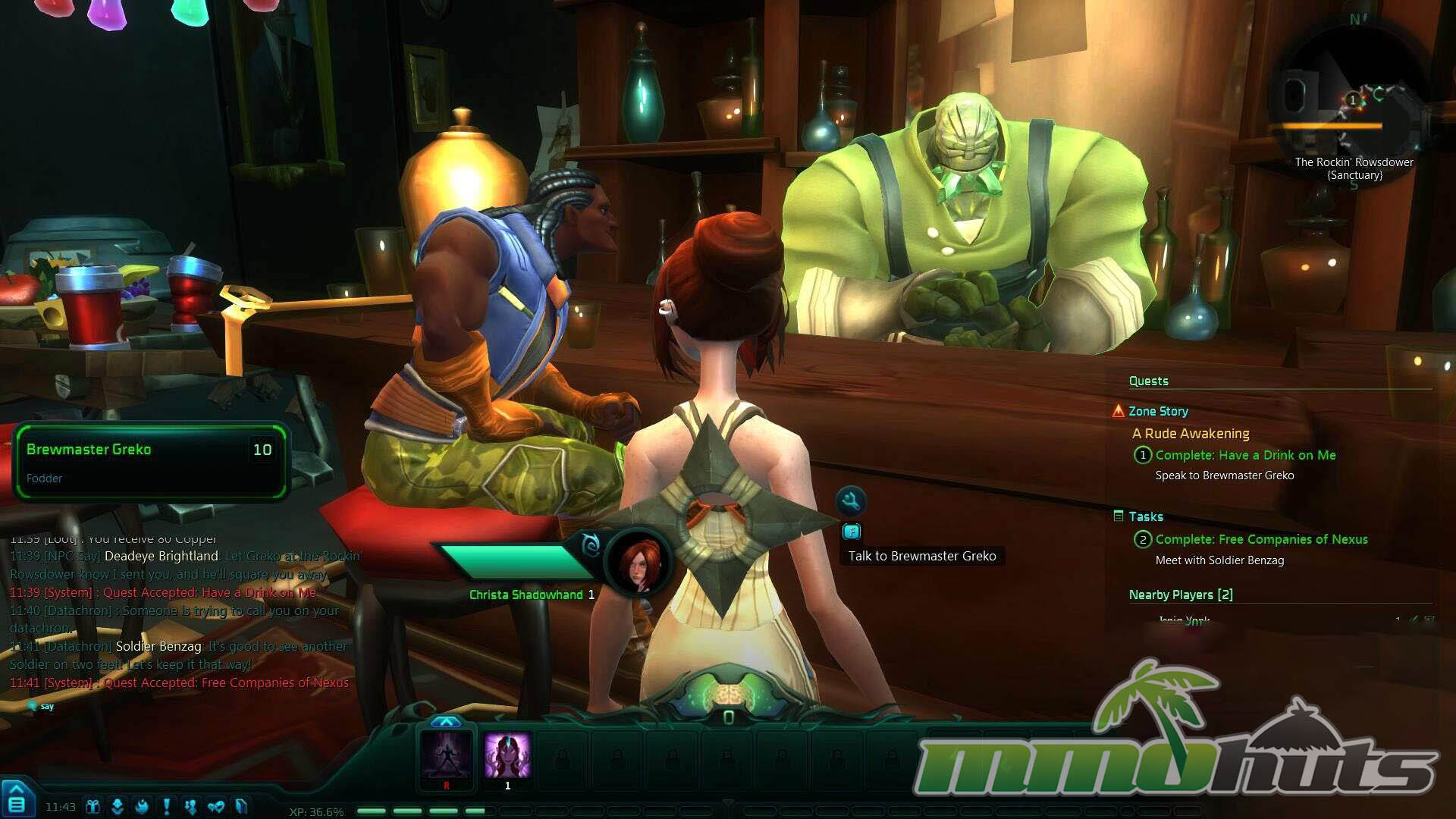Select the A Rude Awakening zone story quest
Screen dimensions: 1456x819
[1191, 434]
